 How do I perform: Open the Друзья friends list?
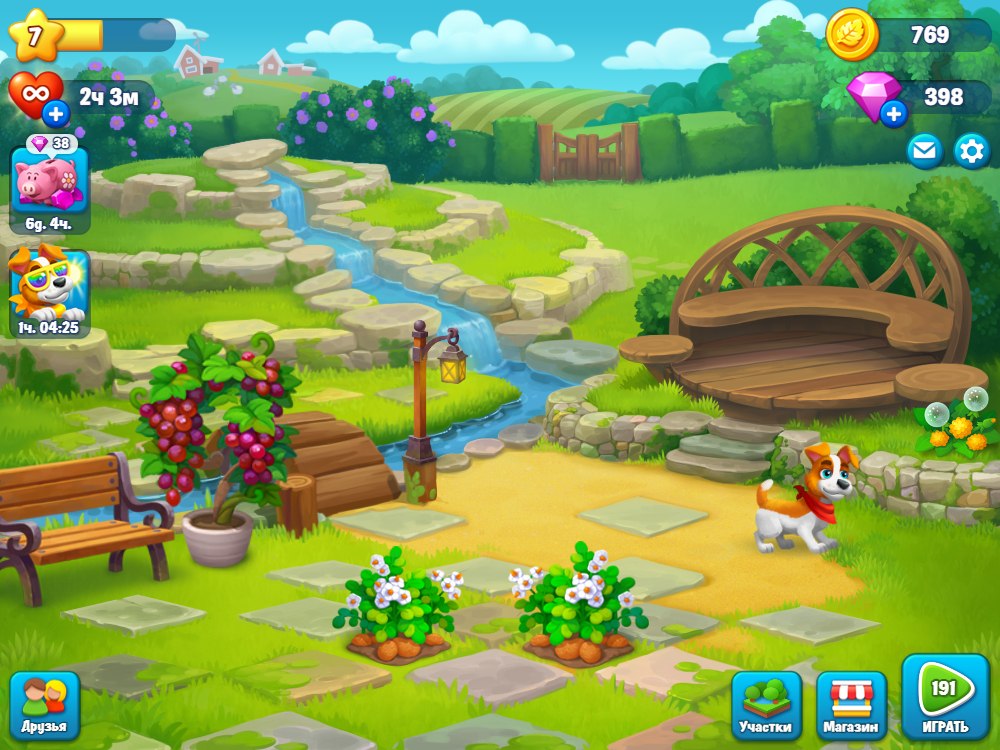[44, 705]
